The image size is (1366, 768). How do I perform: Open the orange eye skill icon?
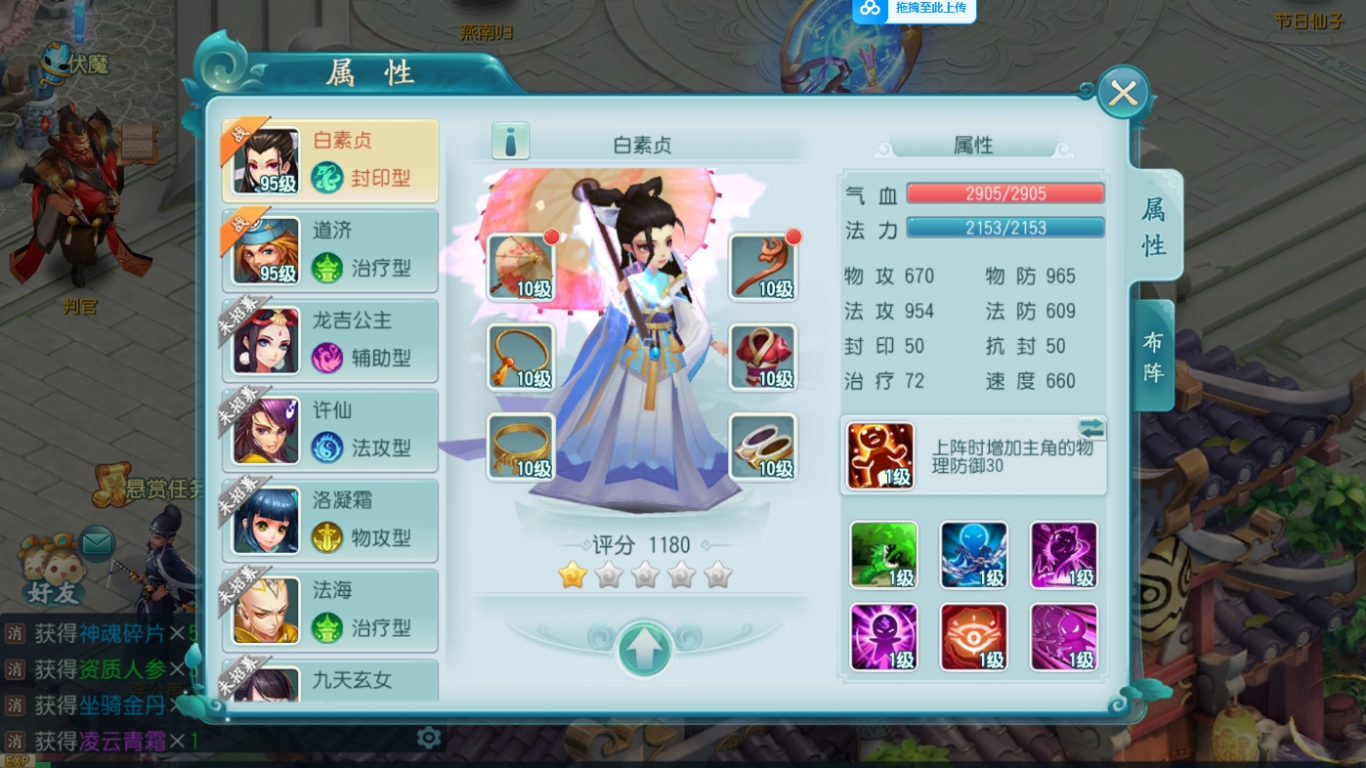point(973,637)
